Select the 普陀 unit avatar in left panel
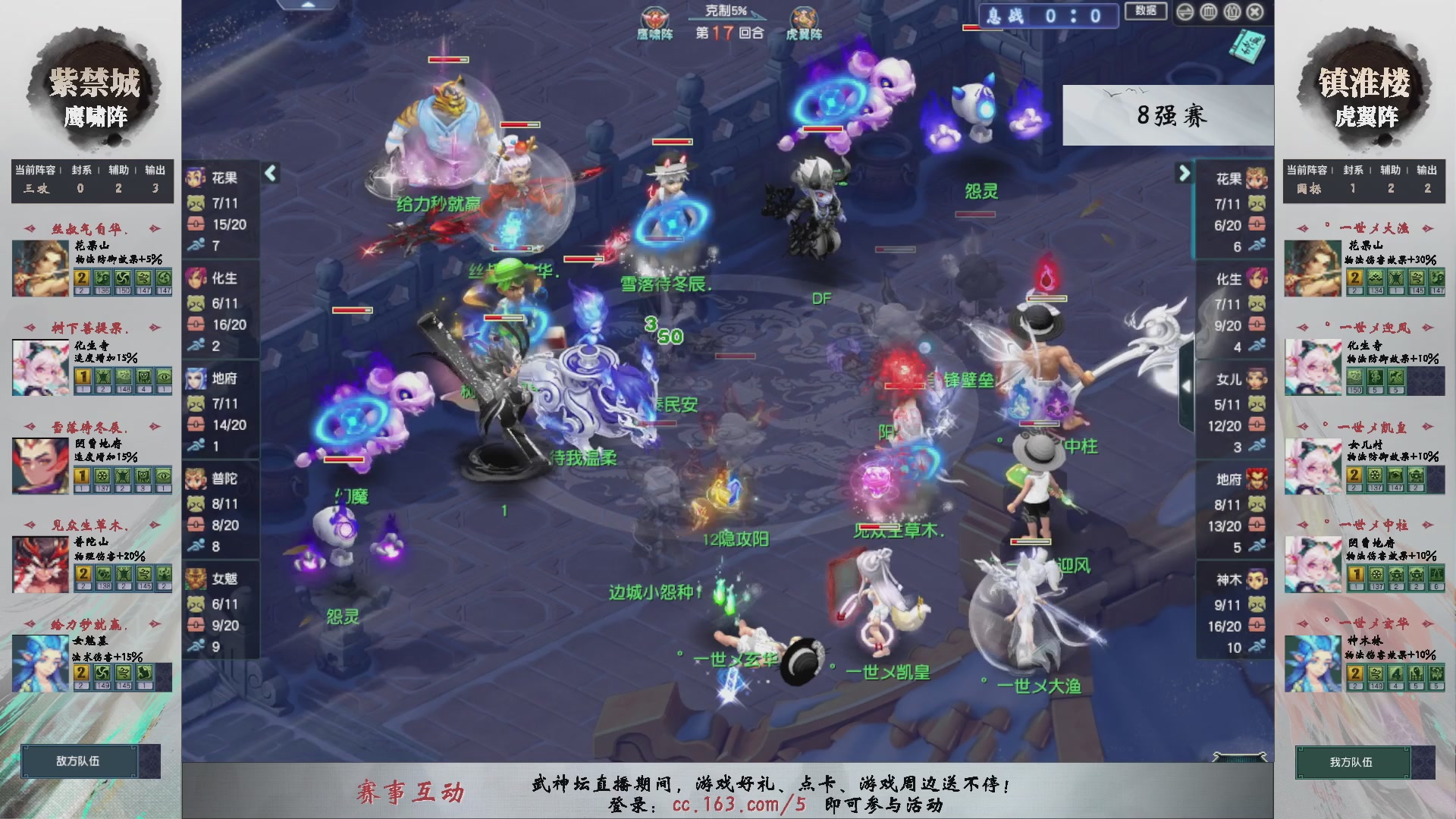Screen dimensions: 1456x819 (197, 480)
